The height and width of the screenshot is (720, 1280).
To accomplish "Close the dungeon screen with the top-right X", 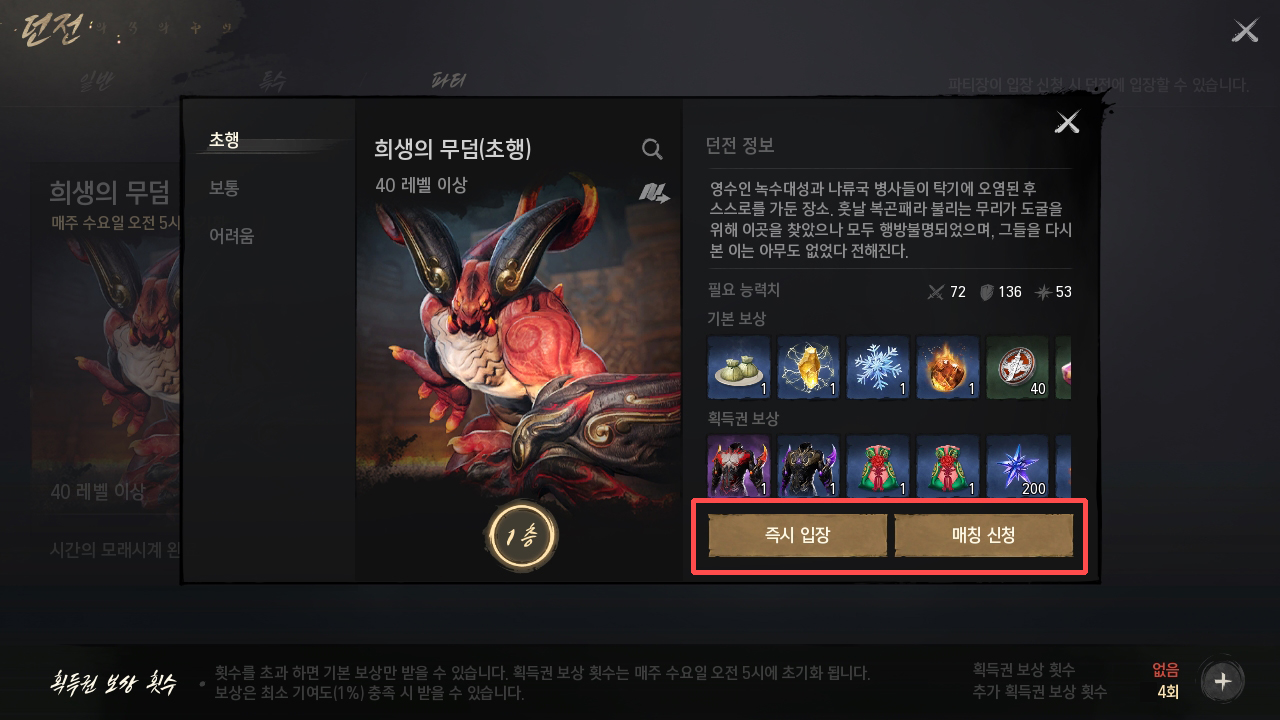I will click(1245, 31).
